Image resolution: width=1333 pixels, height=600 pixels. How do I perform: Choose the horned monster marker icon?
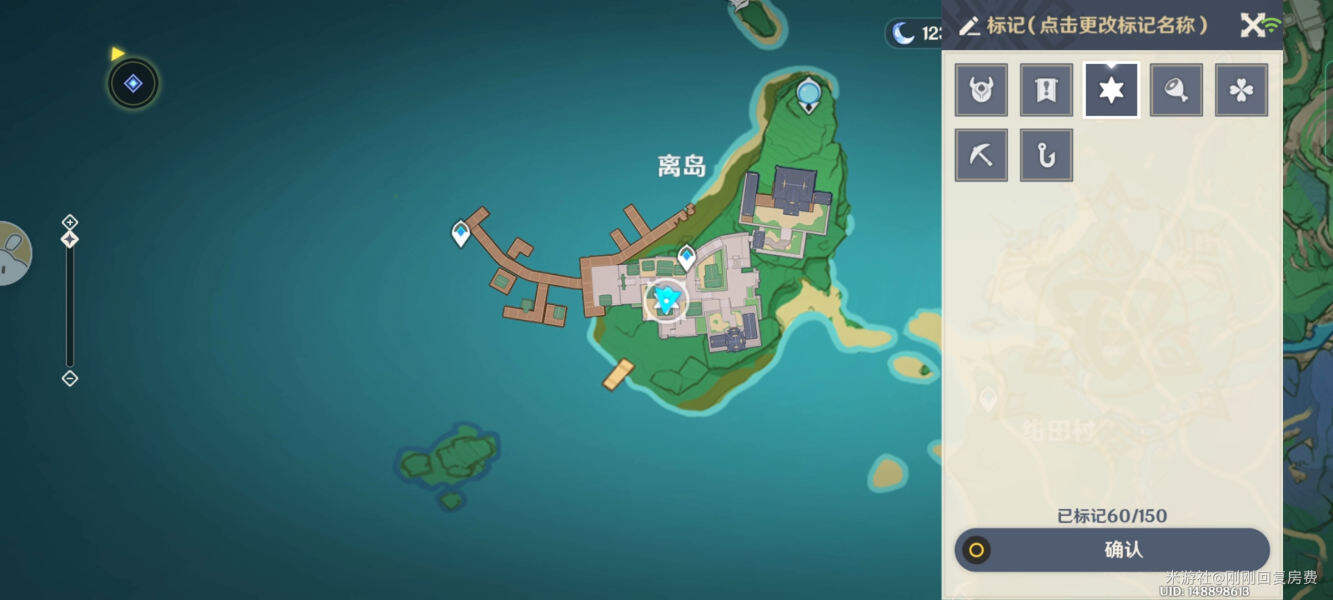point(981,91)
